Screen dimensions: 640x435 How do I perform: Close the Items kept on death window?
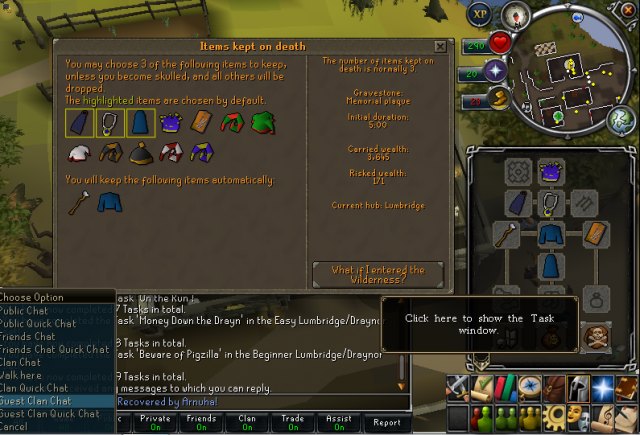click(x=440, y=46)
